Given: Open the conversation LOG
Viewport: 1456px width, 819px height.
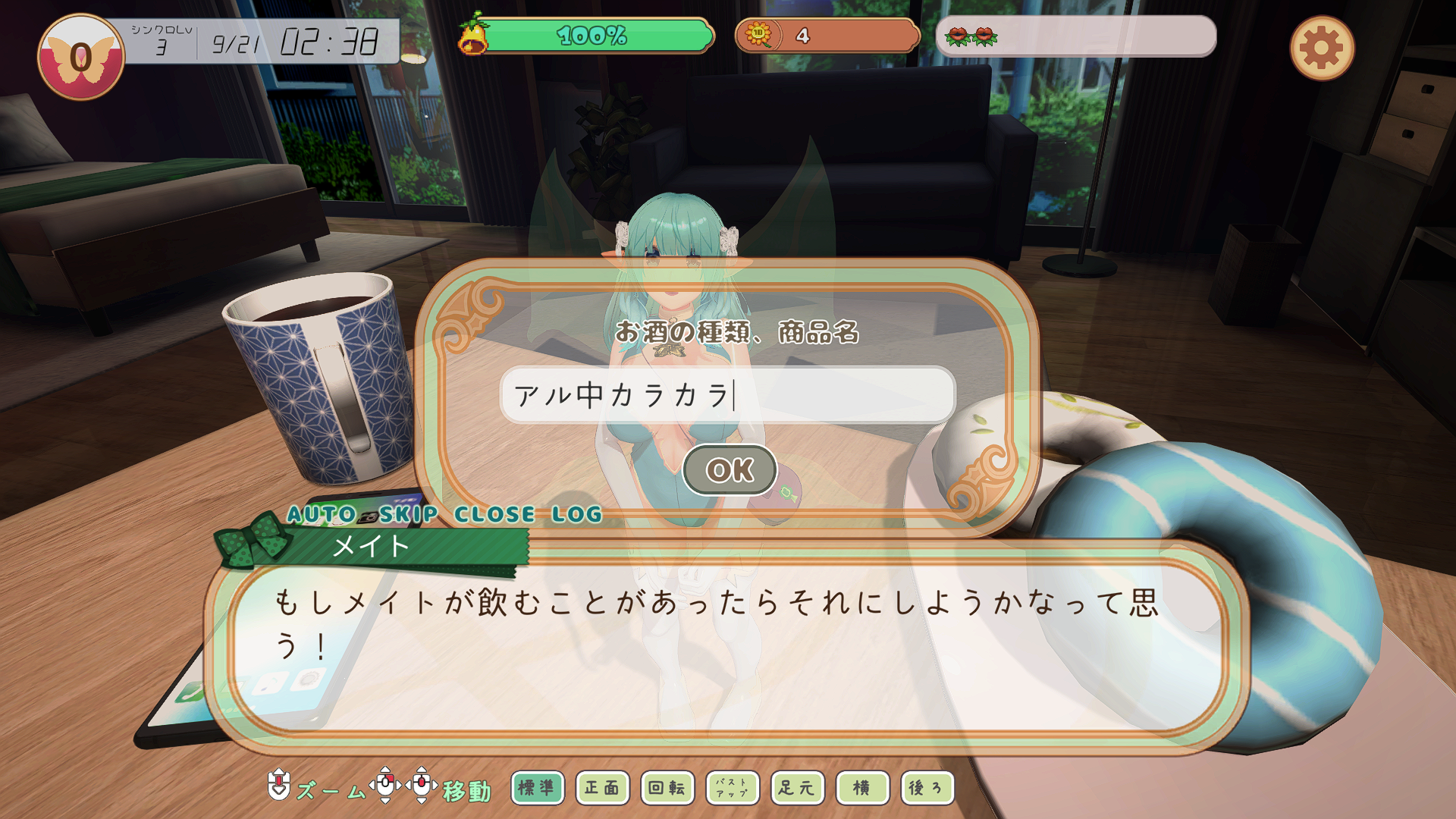Looking at the screenshot, I should tap(576, 514).
